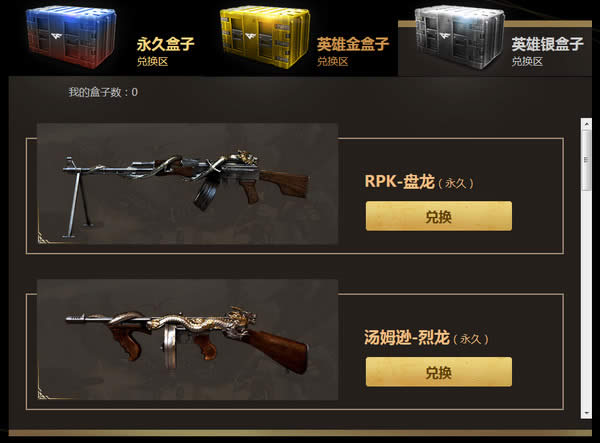Click the scroll-up arrow of the list

[x=585, y=124]
